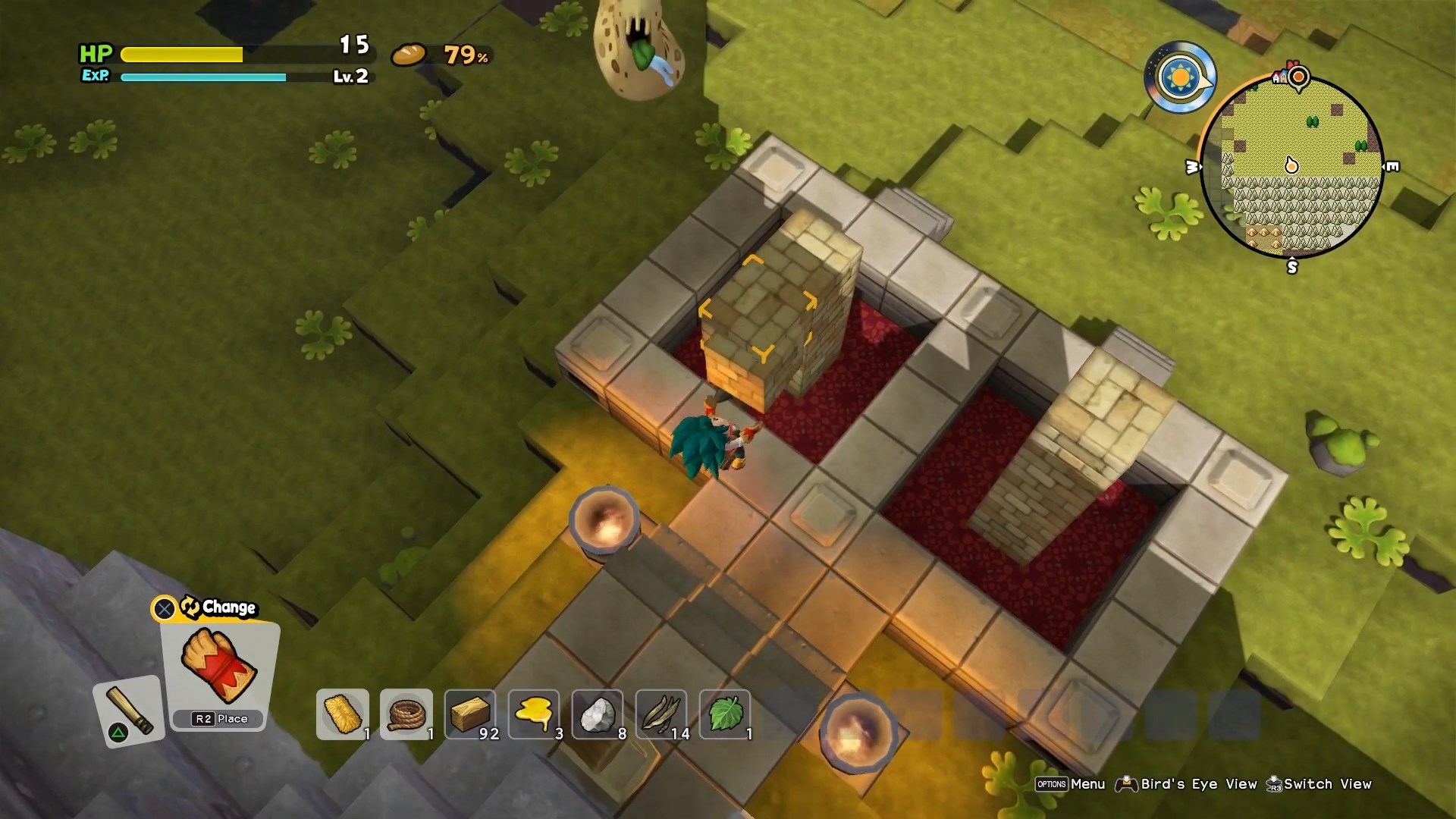Screen dimensions: 1456x819
Task: Select the yellow petals hotbar slot
Action: (x=534, y=714)
